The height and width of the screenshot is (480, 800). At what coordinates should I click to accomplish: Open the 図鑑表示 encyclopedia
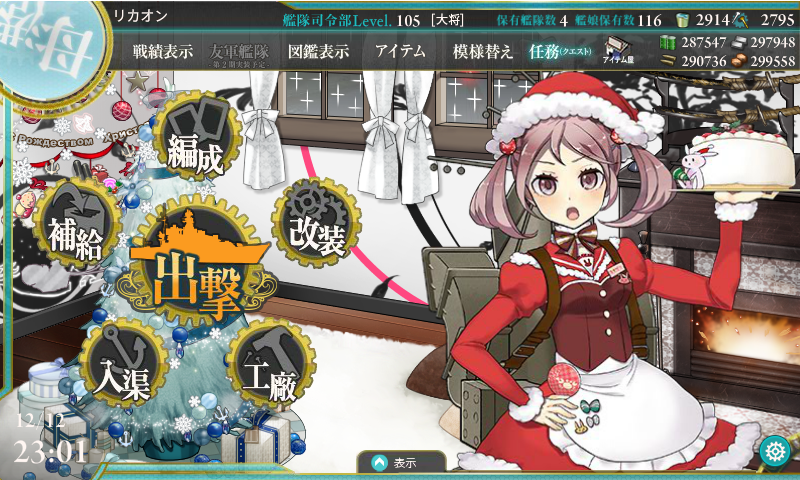(318, 52)
